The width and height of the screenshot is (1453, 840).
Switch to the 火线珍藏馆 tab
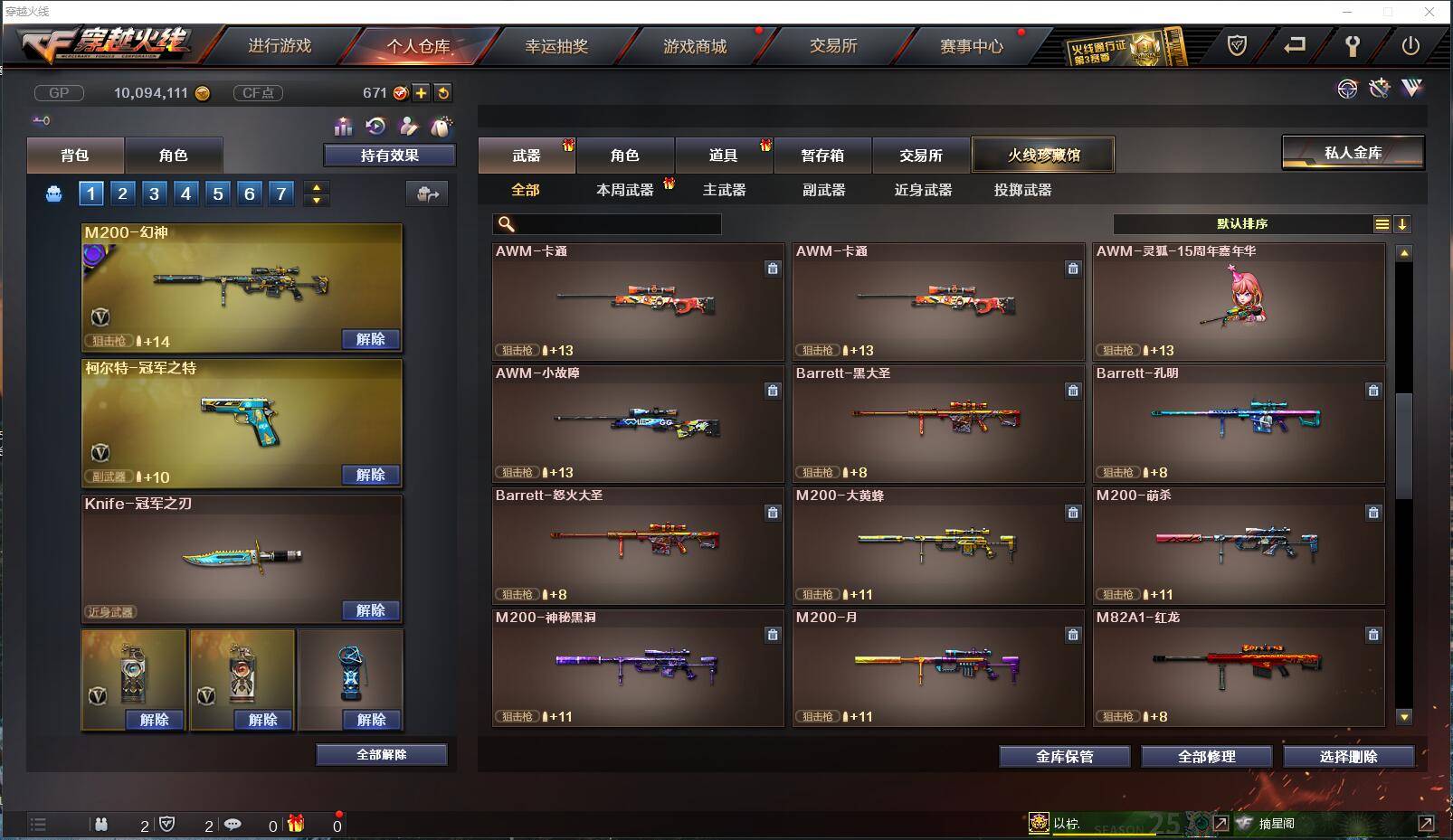(1043, 154)
